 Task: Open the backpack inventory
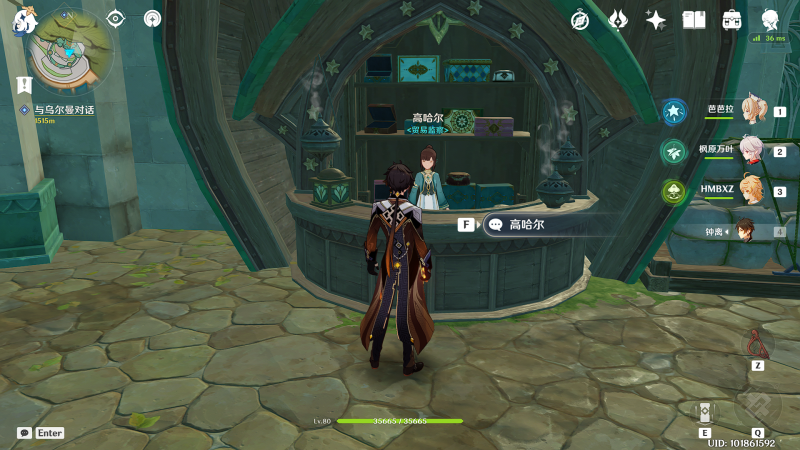[x=732, y=20]
